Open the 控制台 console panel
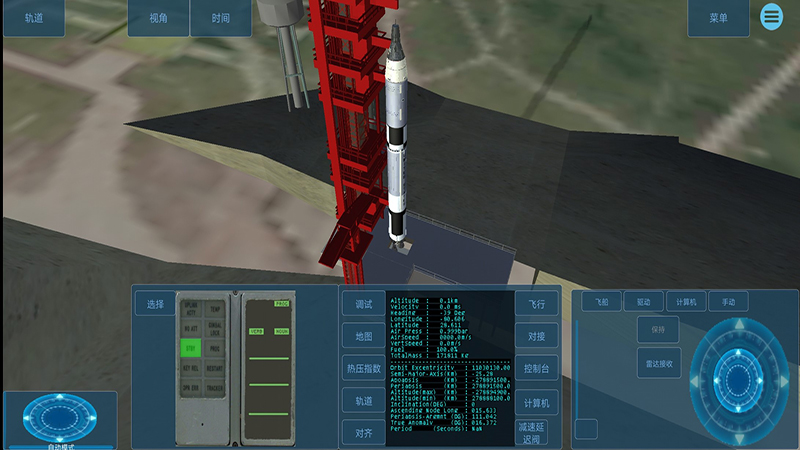800x450 pixels. (537, 368)
